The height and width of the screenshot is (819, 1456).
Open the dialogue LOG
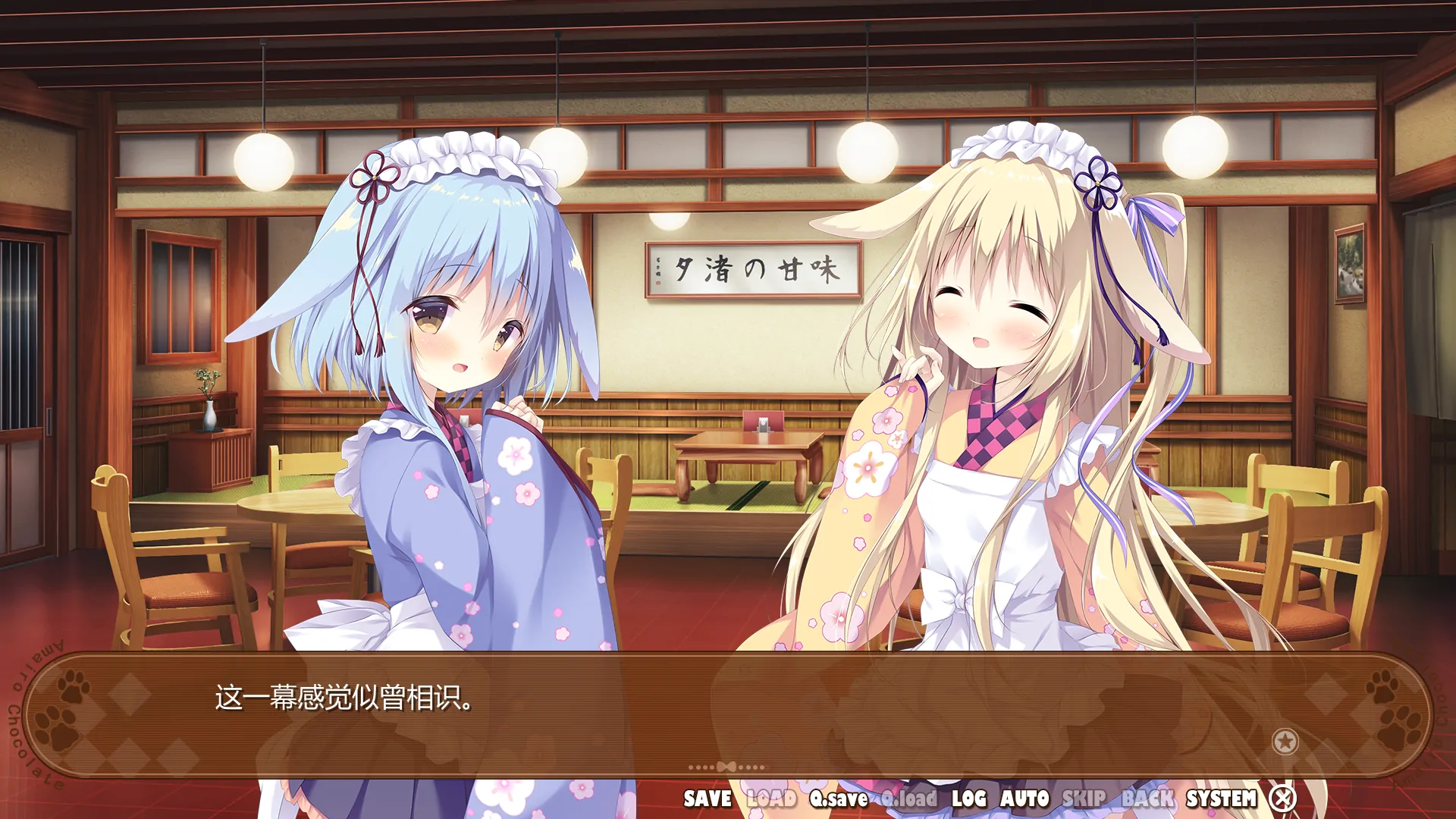click(x=969, y=799)
